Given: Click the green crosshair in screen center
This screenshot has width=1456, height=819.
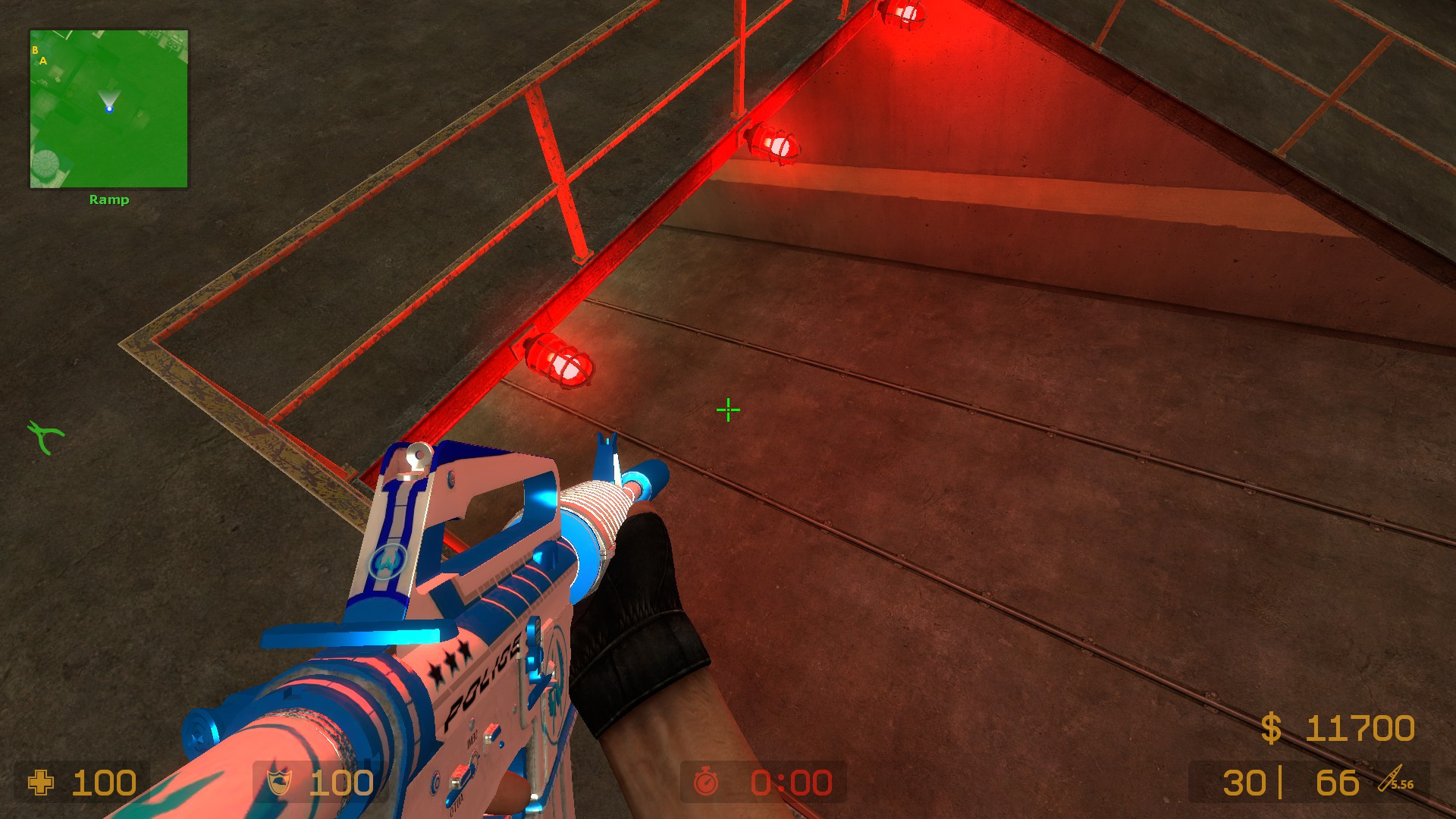Looking at the screenshot, I should pos(728,409).
